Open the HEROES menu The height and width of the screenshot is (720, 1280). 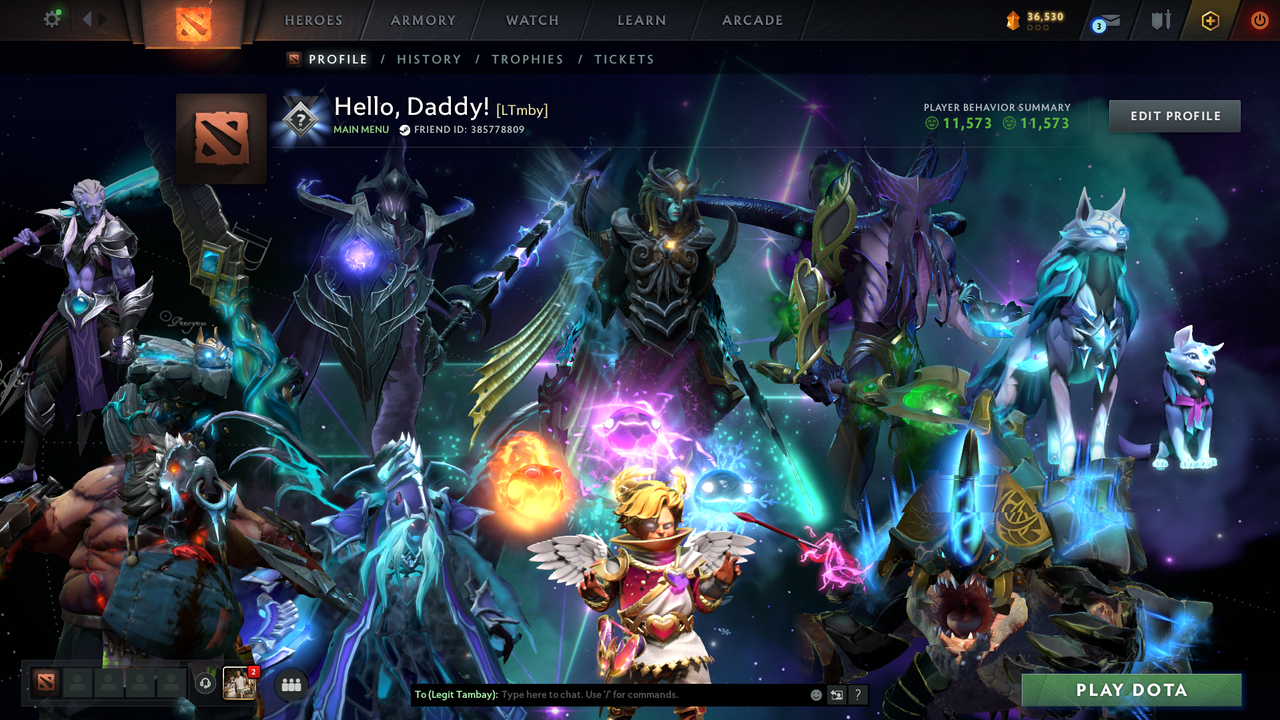(x=313, y=20)
